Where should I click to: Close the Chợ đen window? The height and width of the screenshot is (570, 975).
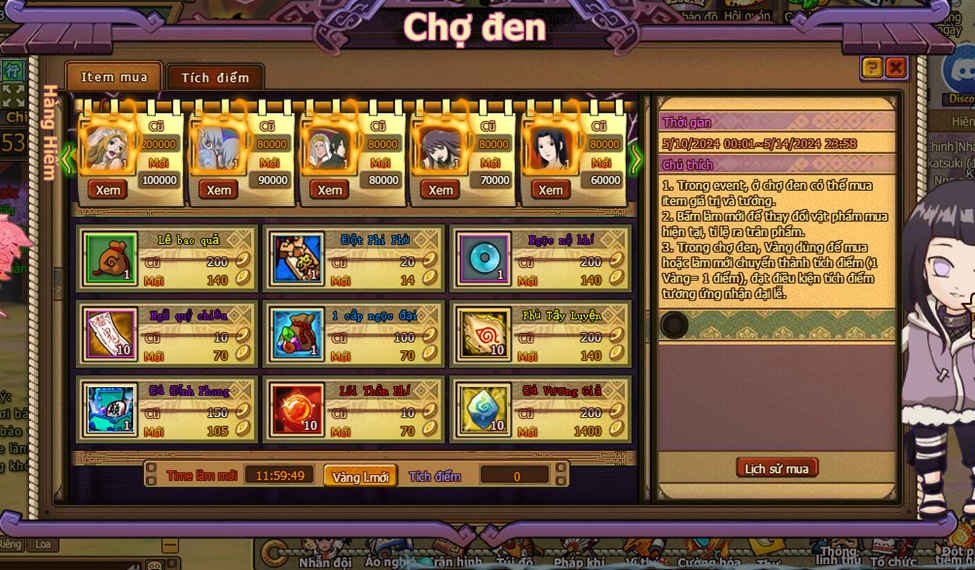[896, 67]
